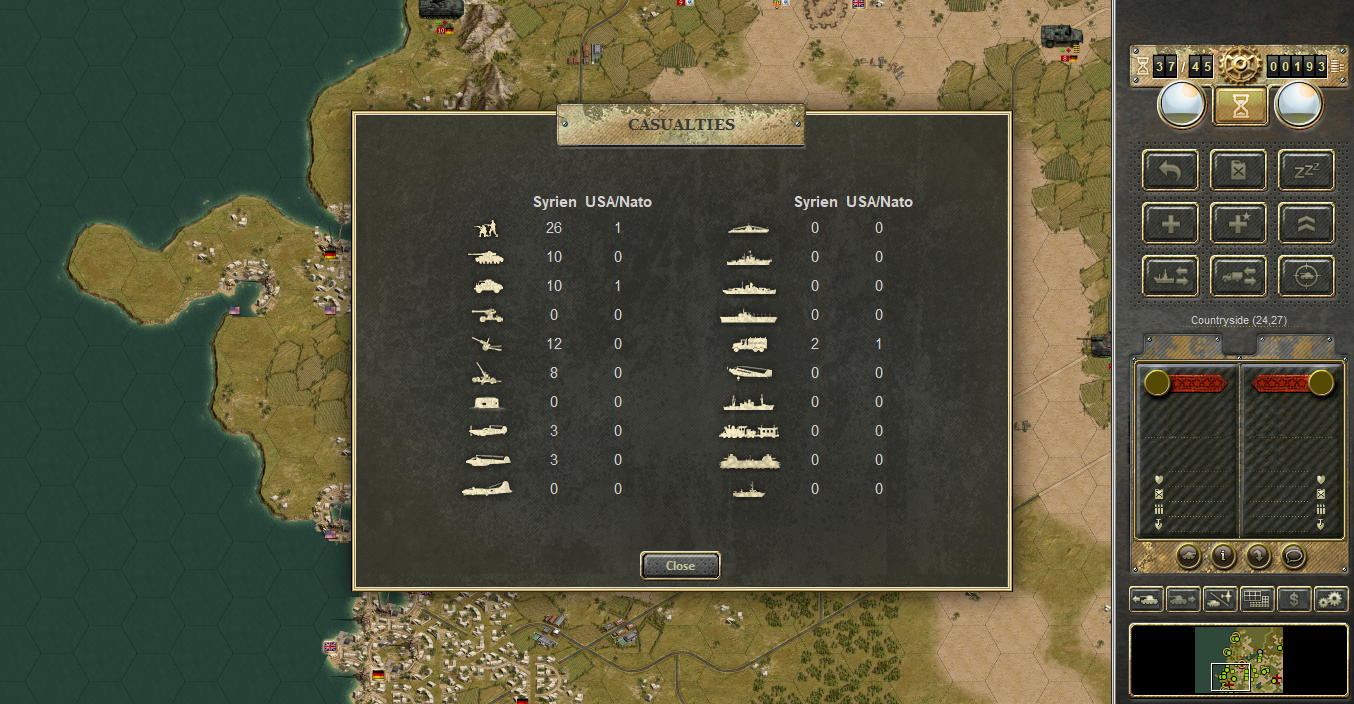Select elite replacements, the plus with star

(x=1238, y=223)
